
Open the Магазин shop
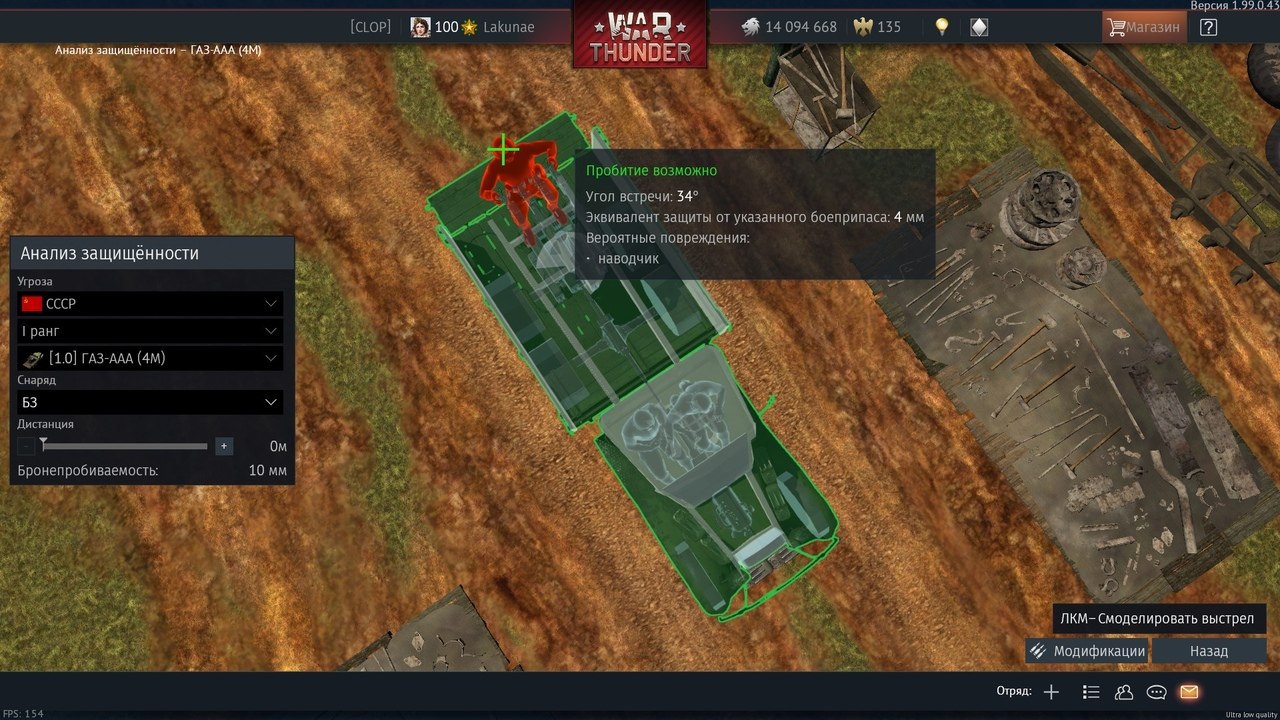coord(1144,27)
